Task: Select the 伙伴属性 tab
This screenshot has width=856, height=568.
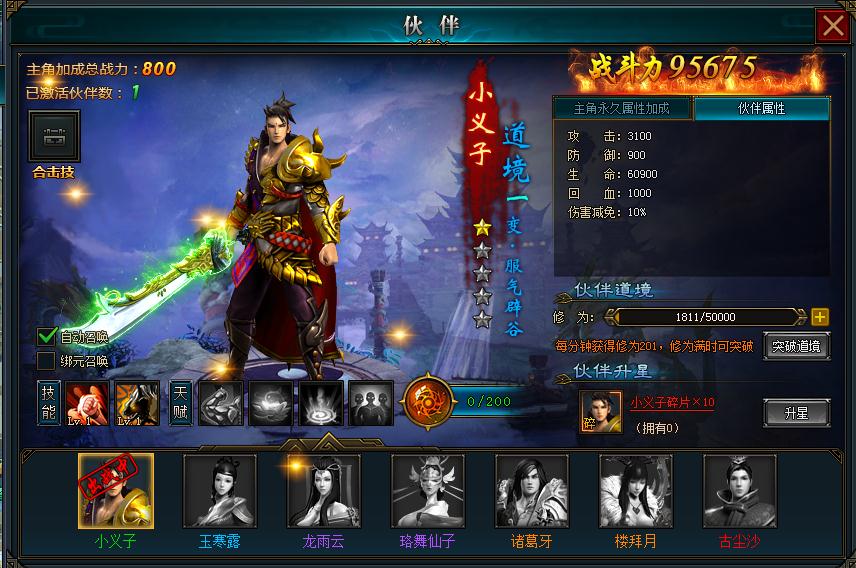Action: pos(761,108)
